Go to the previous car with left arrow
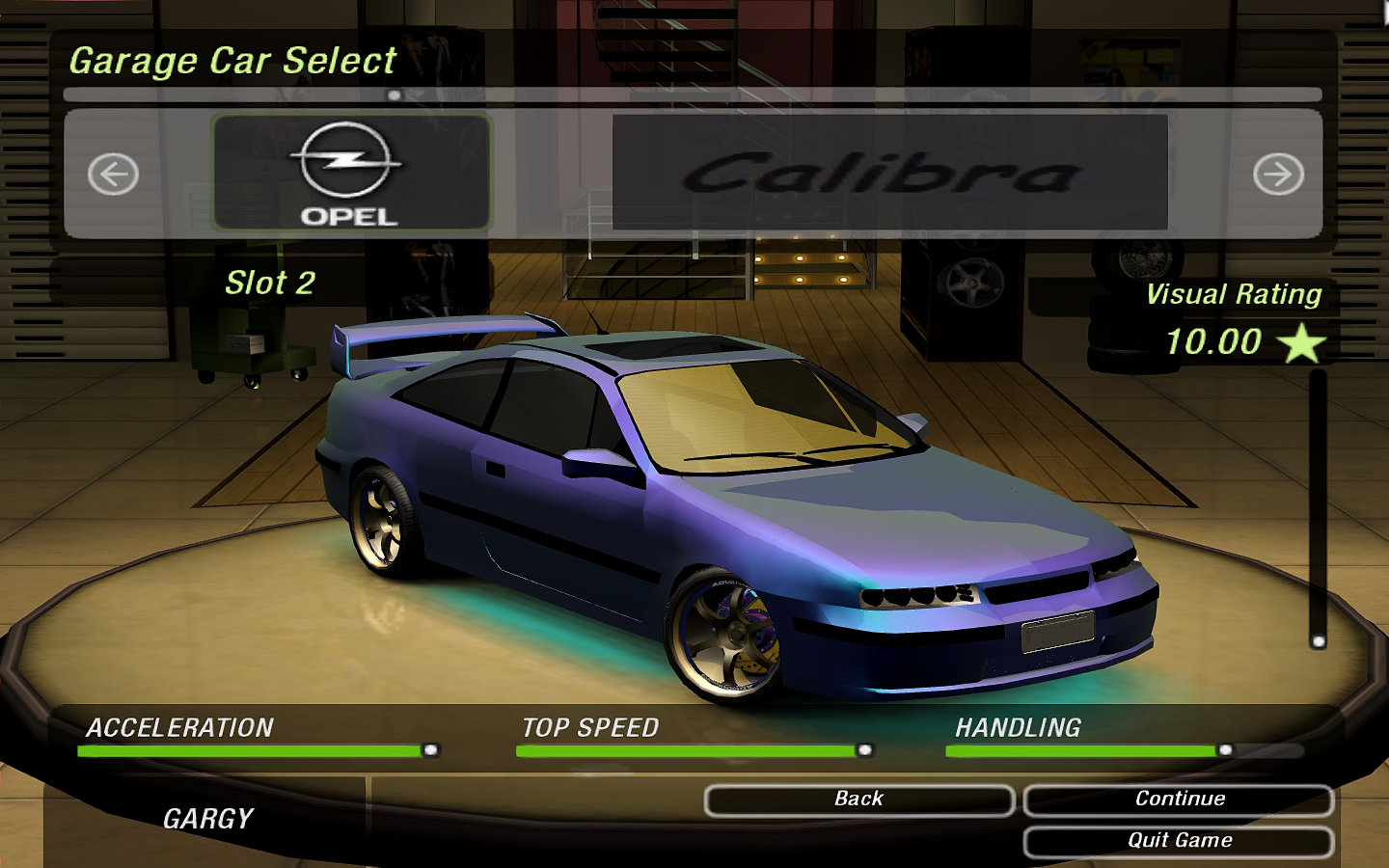The height and width of the screenshot is (868, 1389). [x=113, y=175]
